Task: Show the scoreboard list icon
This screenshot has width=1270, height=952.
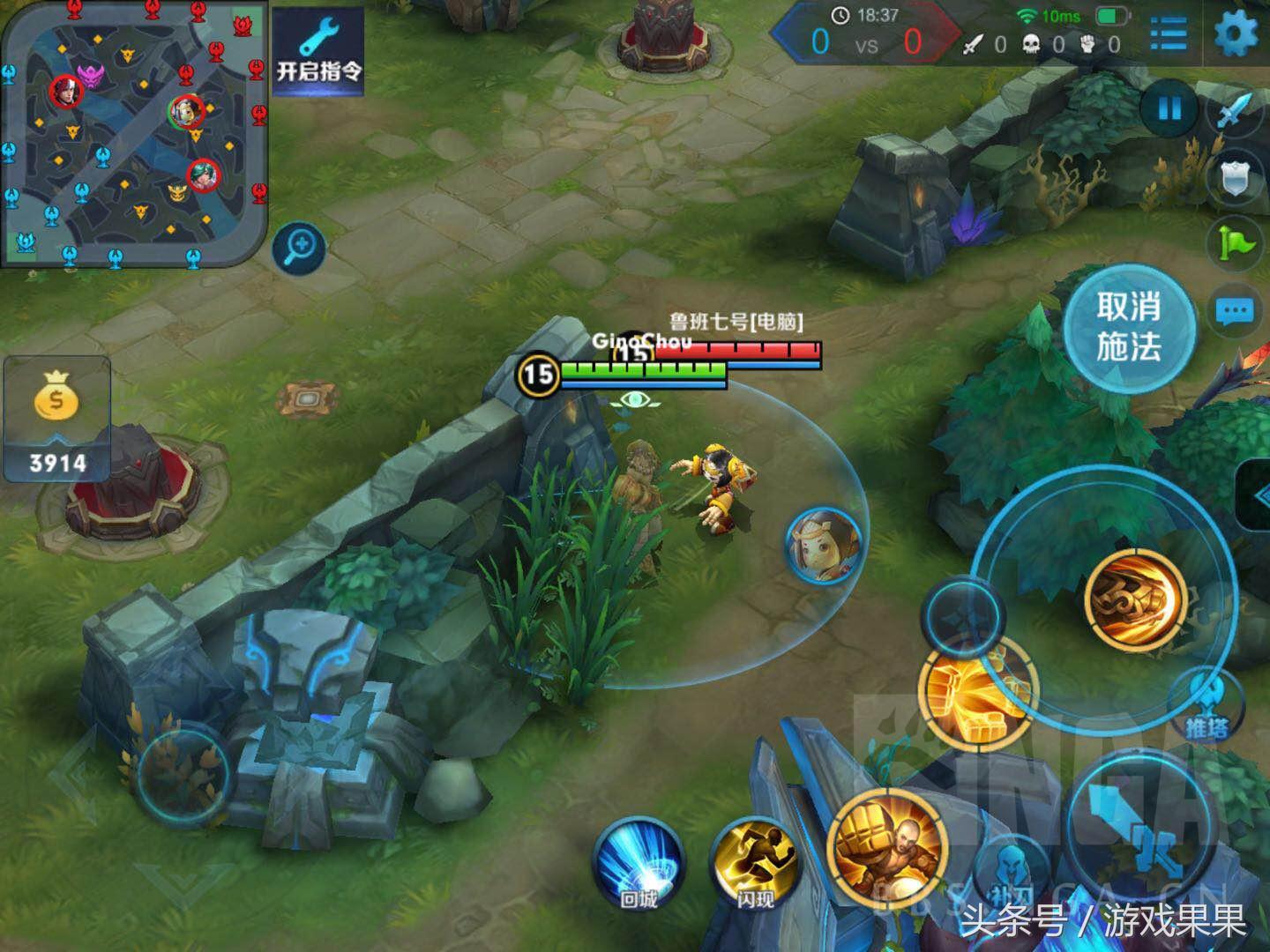Action: [x=1169, y=35]
